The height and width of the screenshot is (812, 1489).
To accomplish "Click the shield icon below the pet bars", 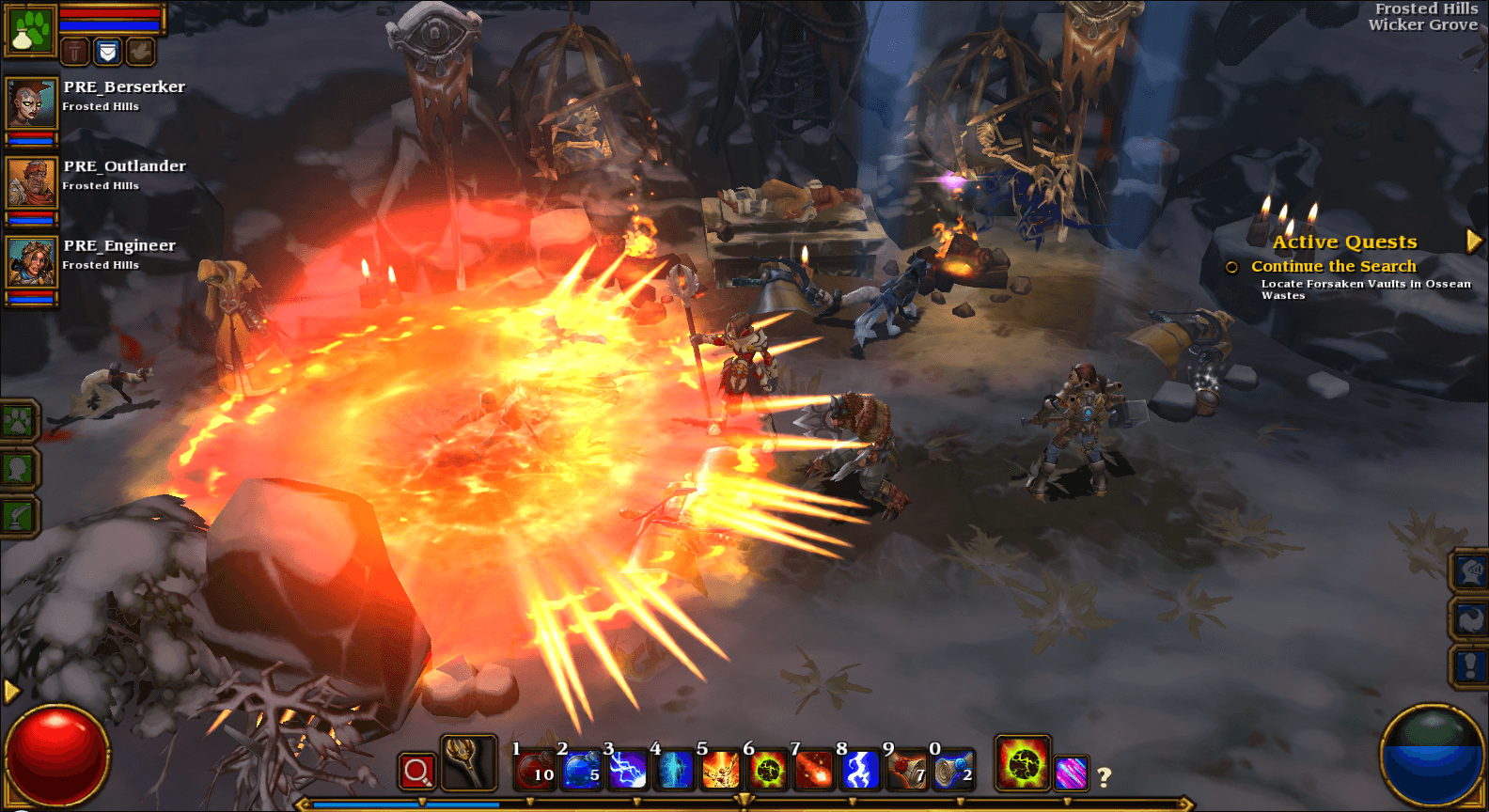I will pyautogui.click(x=108, y=52).
